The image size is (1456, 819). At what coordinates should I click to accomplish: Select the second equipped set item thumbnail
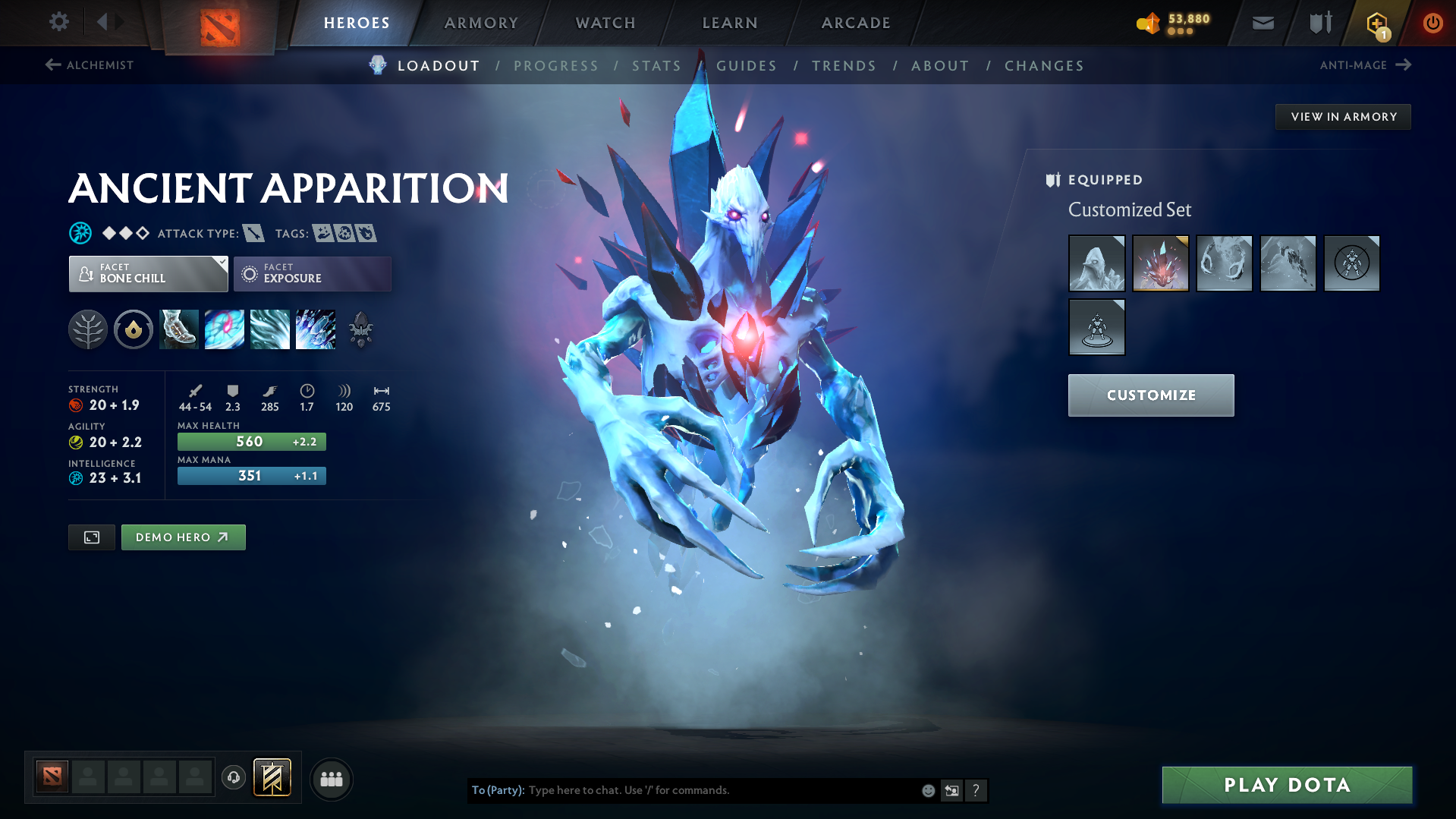1160,263
